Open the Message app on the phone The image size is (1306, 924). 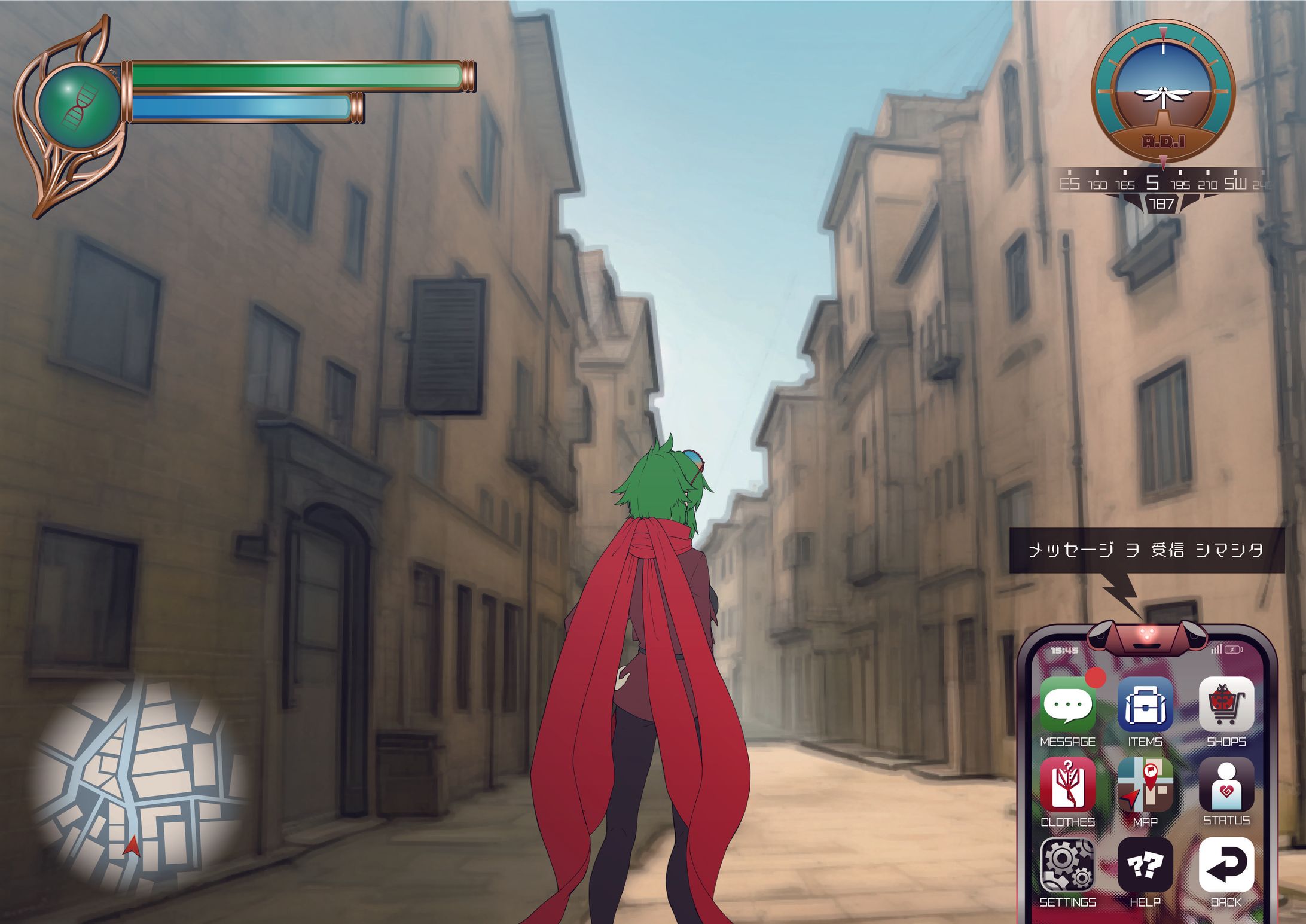click(1067, 707)
